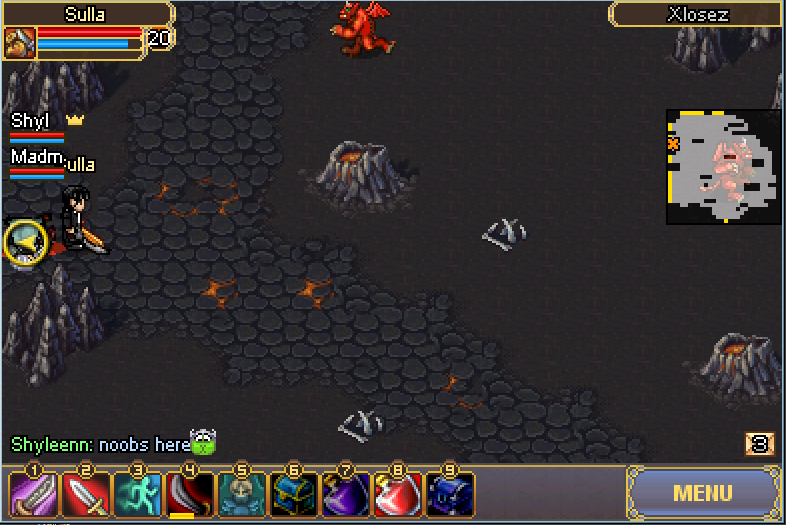Use the red sword attack in slot 2
This screenshot has height=525, width=786.
coord(84,494)
